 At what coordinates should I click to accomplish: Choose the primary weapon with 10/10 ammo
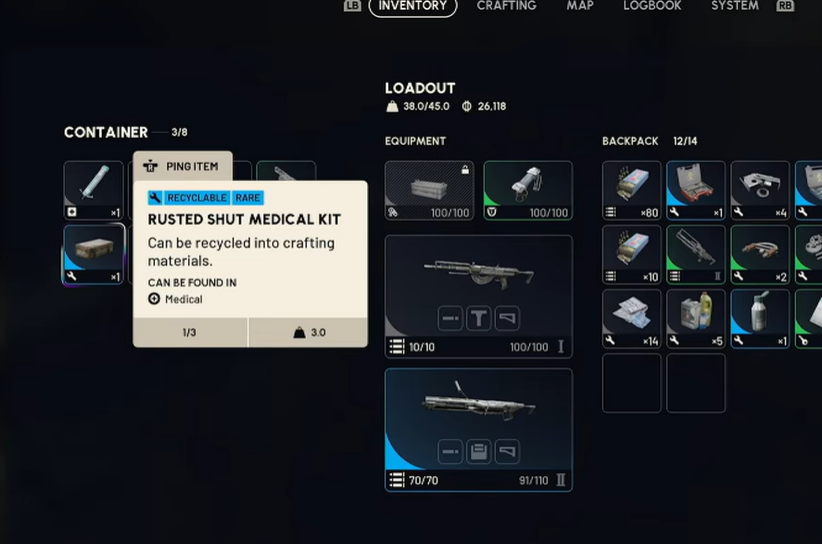tap(478, 296)
